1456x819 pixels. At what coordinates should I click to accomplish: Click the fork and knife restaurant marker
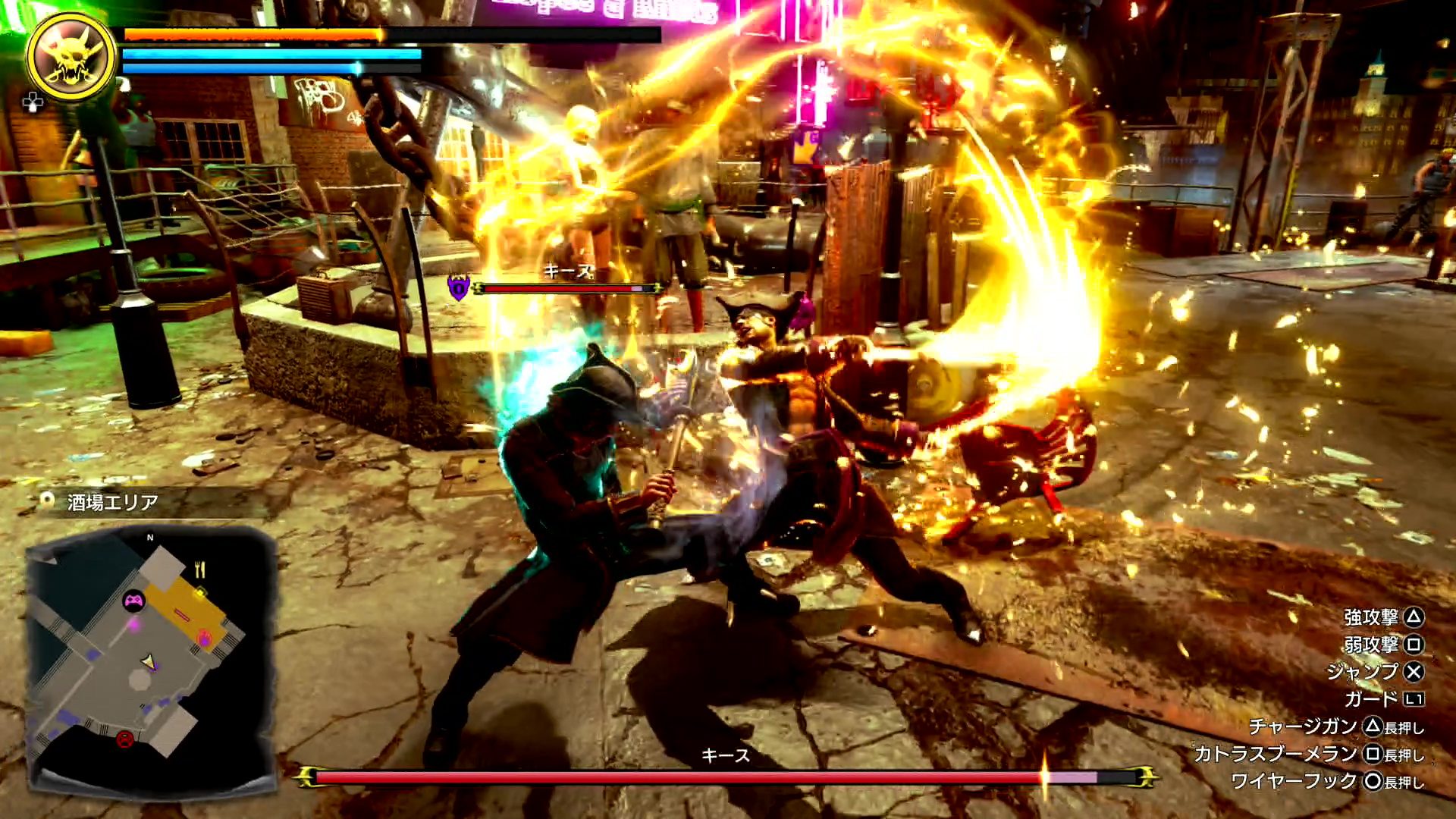199,569
